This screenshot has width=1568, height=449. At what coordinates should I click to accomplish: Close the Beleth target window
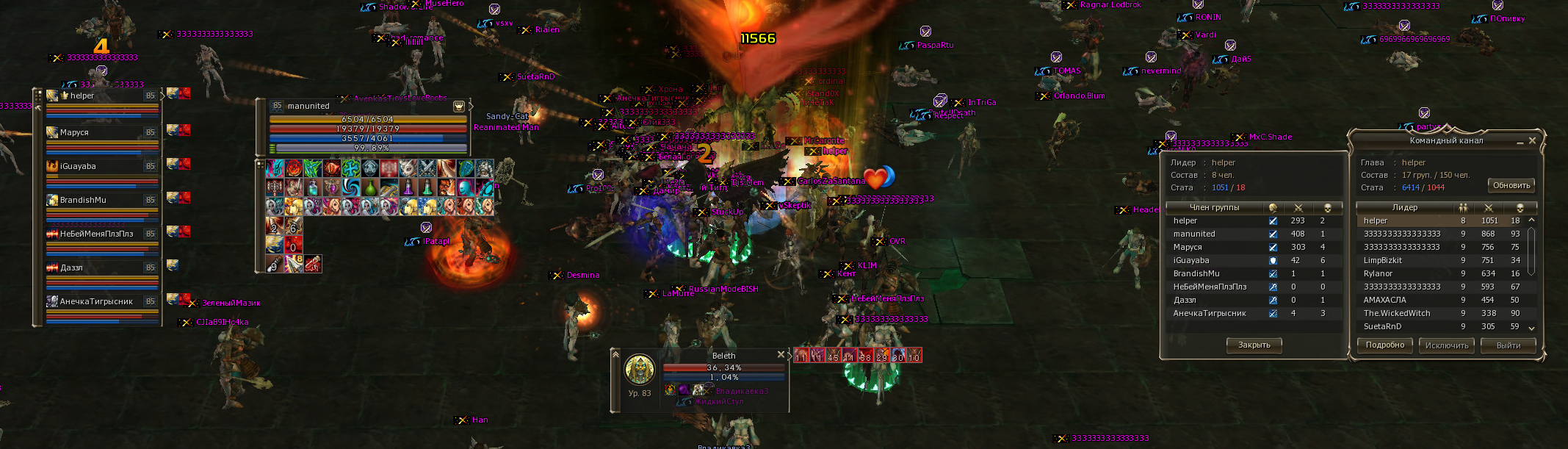(781, 354)
